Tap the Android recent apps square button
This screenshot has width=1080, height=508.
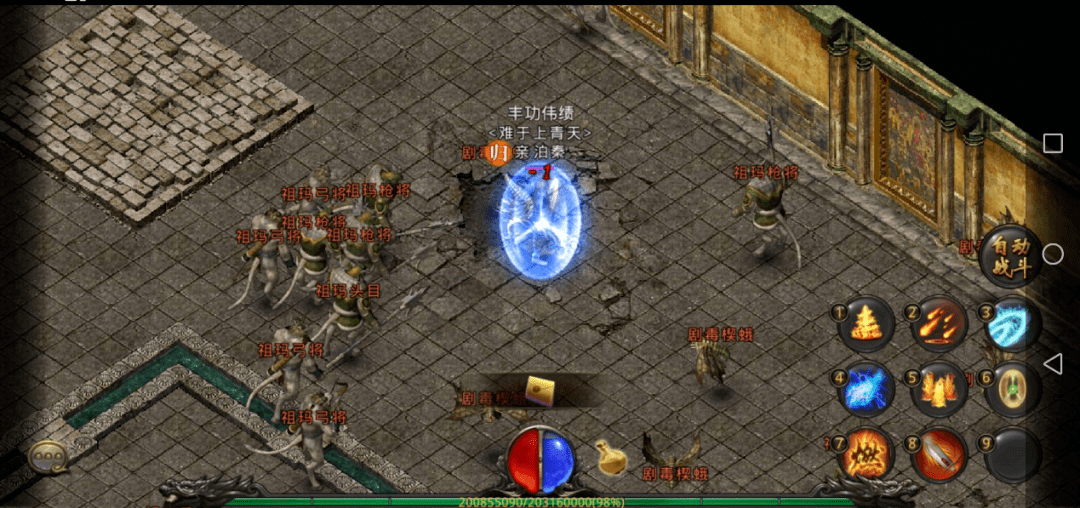point(1052,144)
